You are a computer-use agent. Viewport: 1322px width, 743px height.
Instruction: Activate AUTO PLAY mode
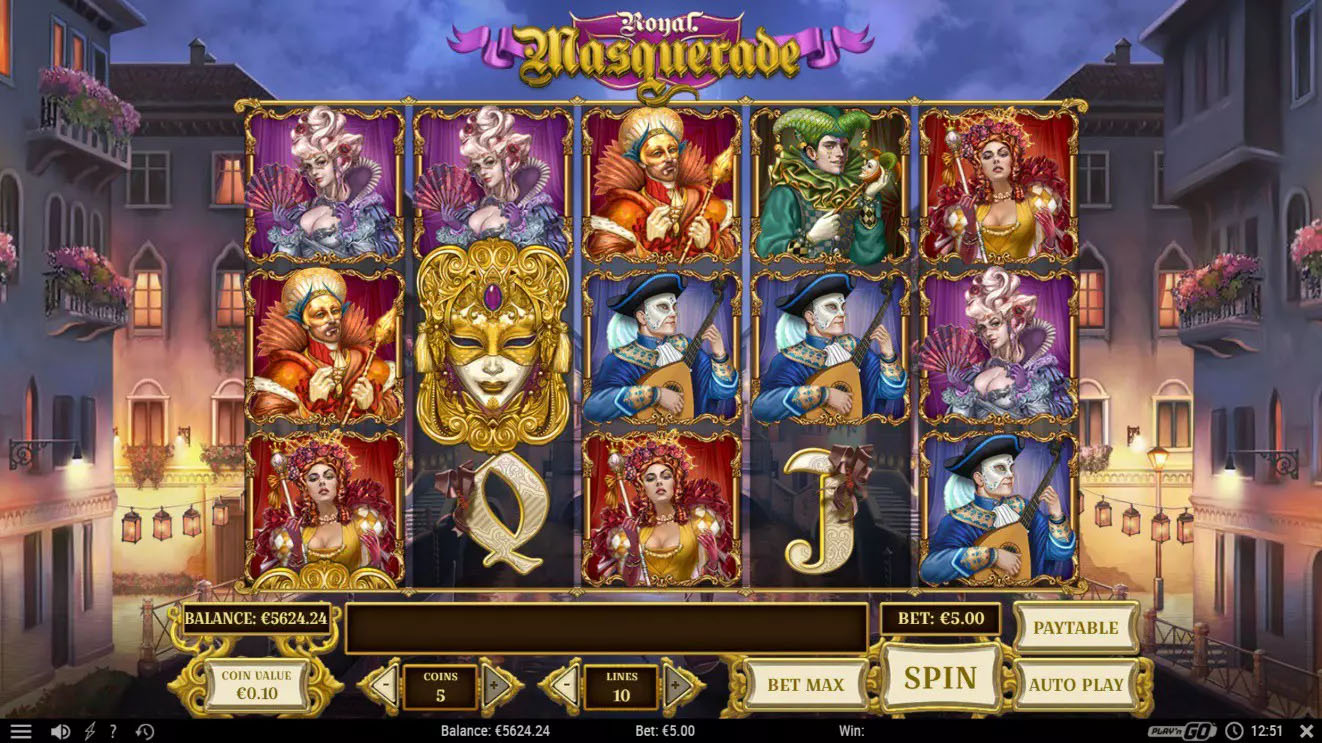click(x=1077, y=683)
